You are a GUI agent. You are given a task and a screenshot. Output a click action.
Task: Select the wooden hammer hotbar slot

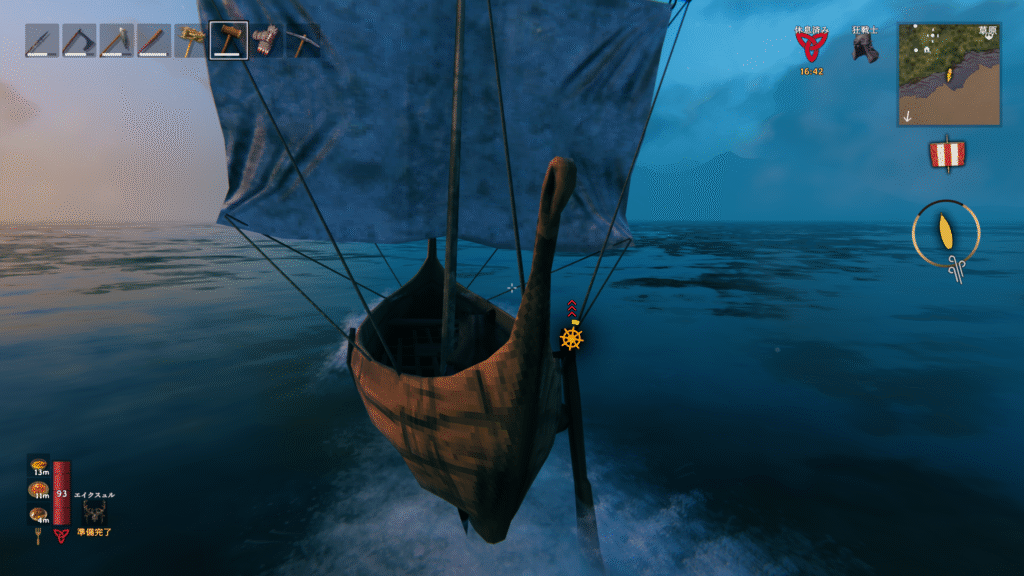[229, 41]
